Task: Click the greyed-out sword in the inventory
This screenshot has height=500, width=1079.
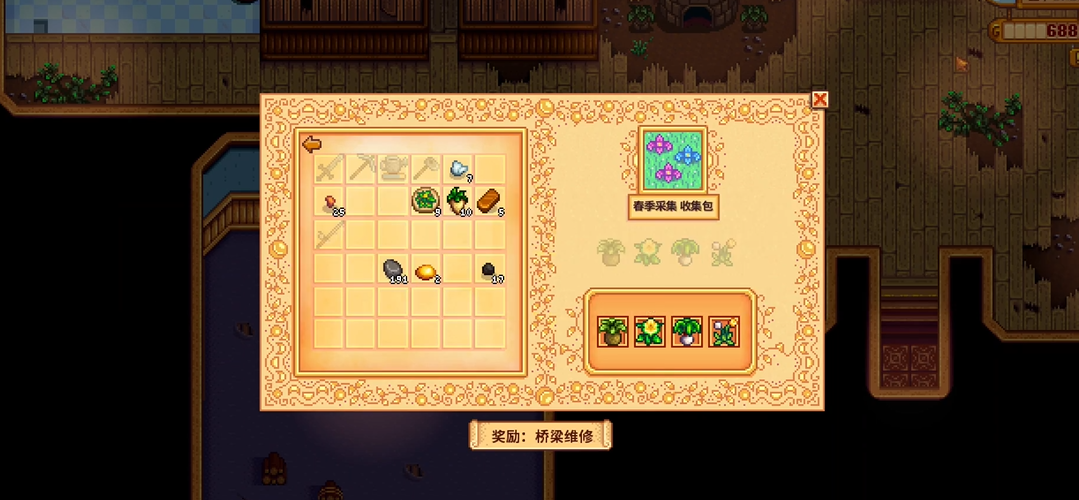Action: pyautogui.click(x=330, y=168)
